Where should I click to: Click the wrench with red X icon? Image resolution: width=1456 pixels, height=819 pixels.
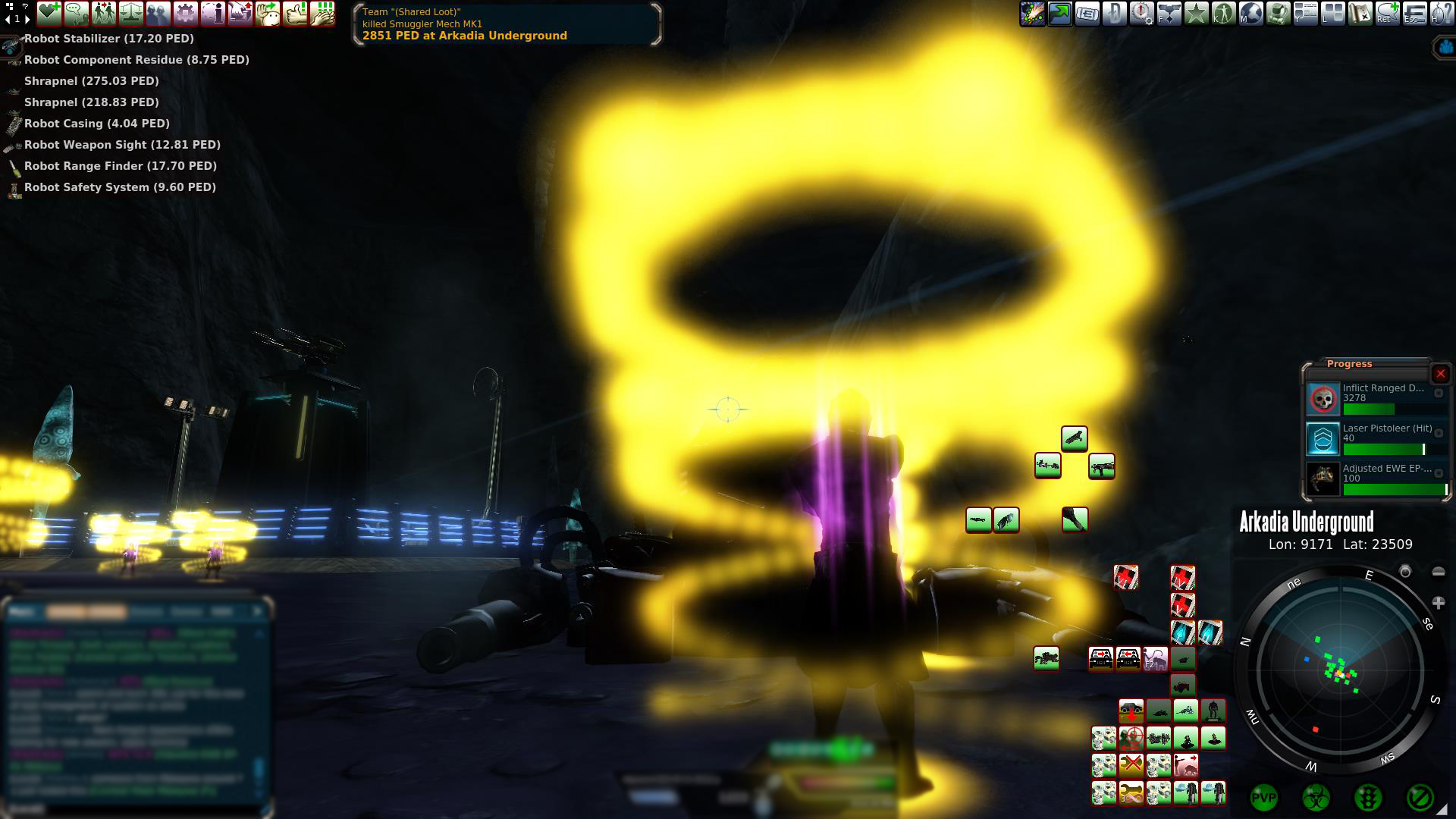point(1131,764)
